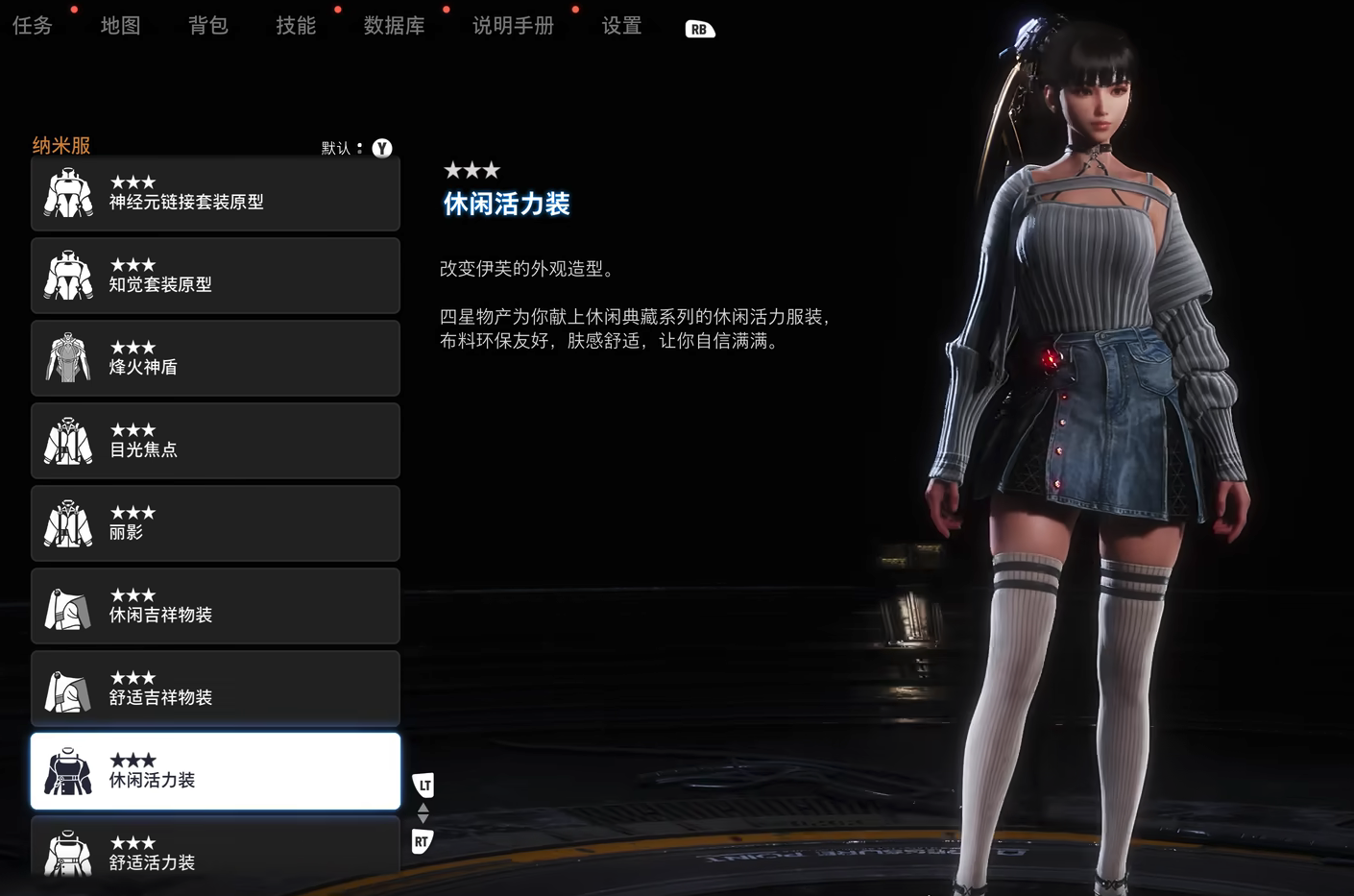Screen dimensions: 1354x896
Task: Open the 任务 tab
Action: 33,26
